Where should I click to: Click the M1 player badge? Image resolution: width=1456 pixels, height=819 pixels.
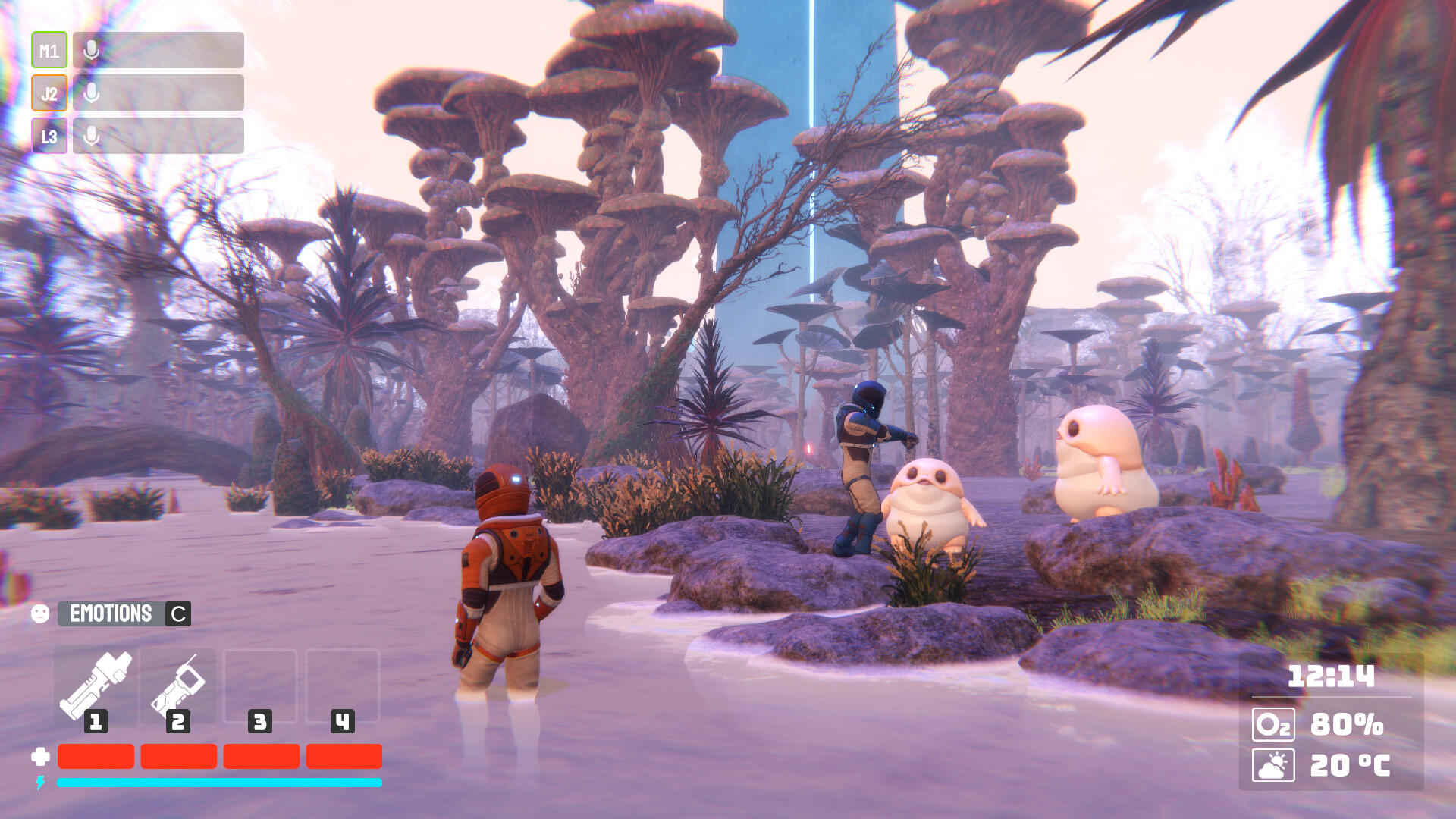pos(48,50)
